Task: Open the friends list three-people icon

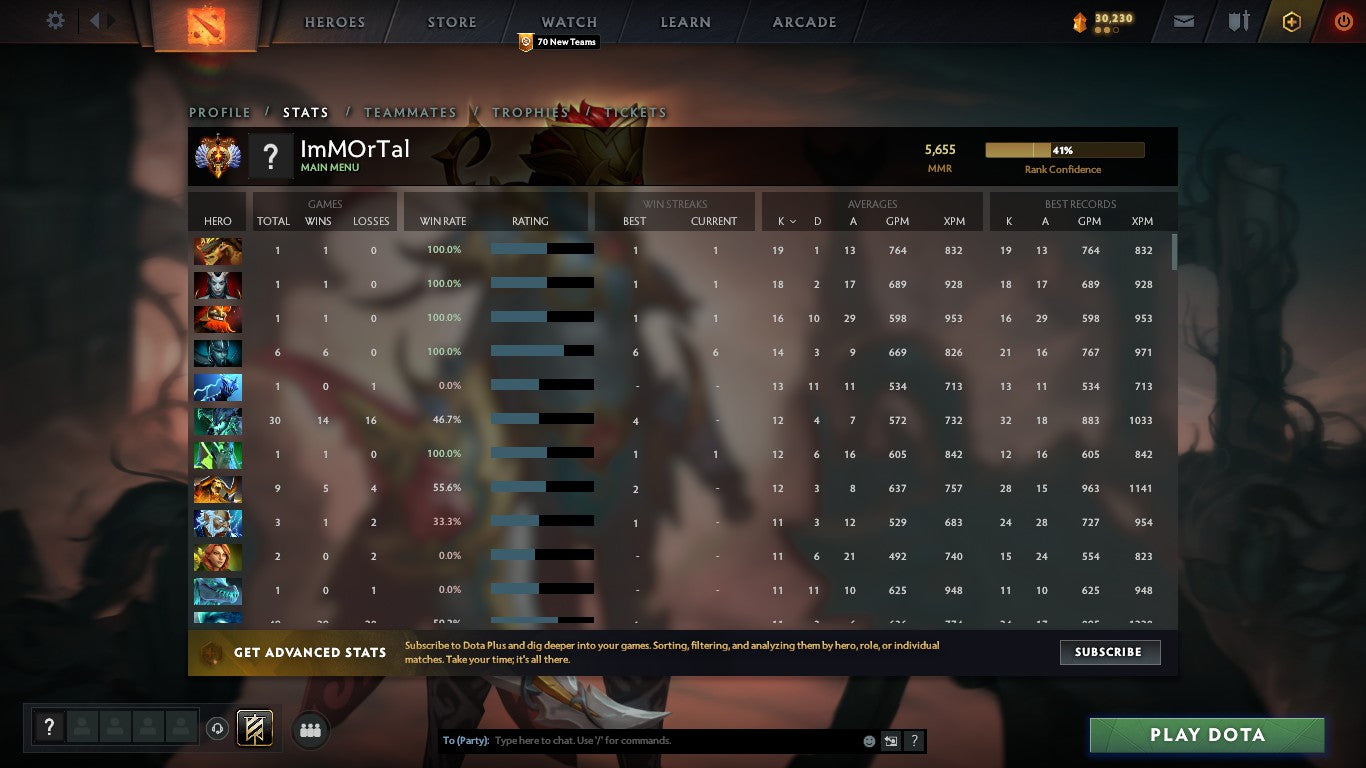Action: click(310, 729)
